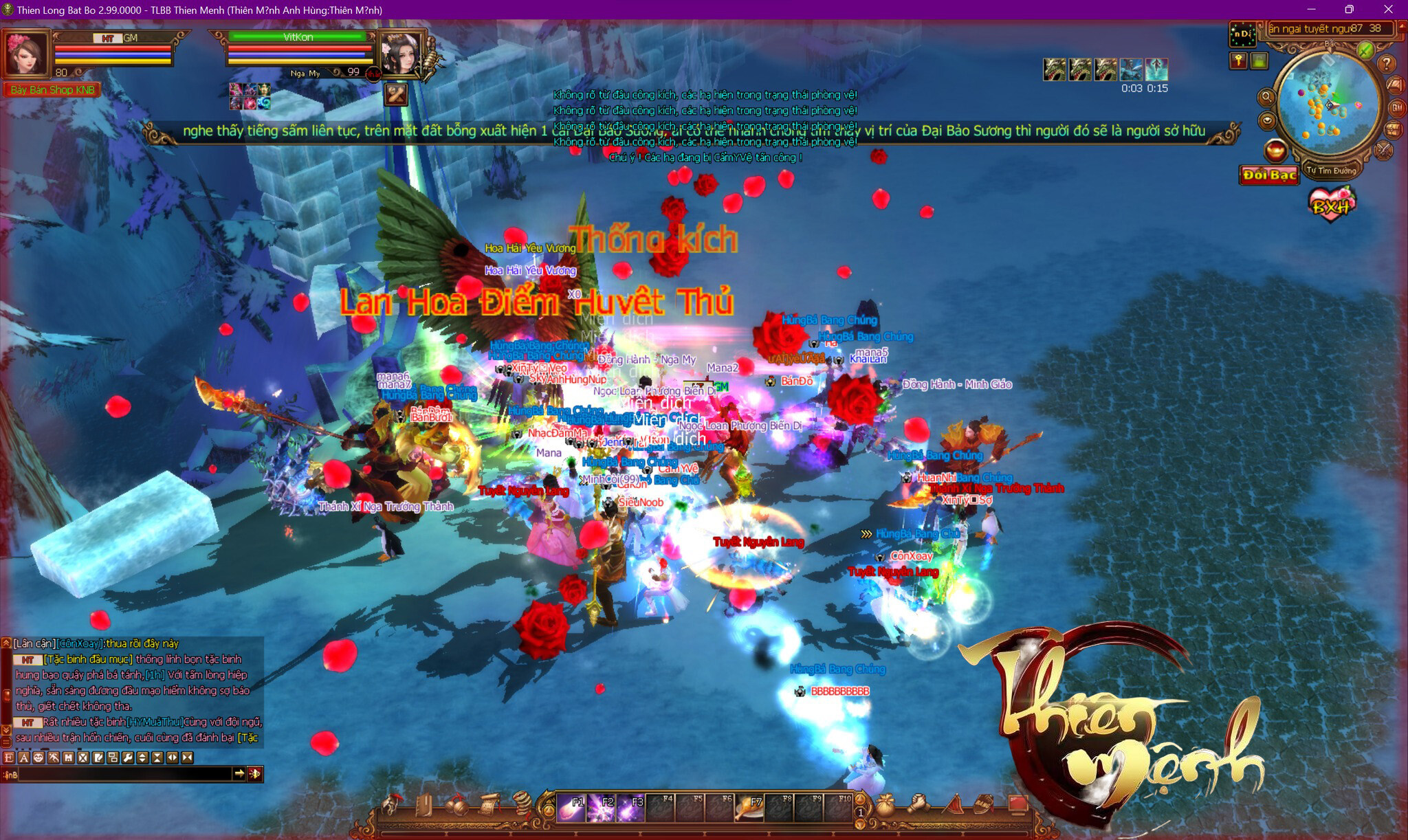Close the game window
This screenshot has width=1408, height=840.
(x=1388, y=10)
